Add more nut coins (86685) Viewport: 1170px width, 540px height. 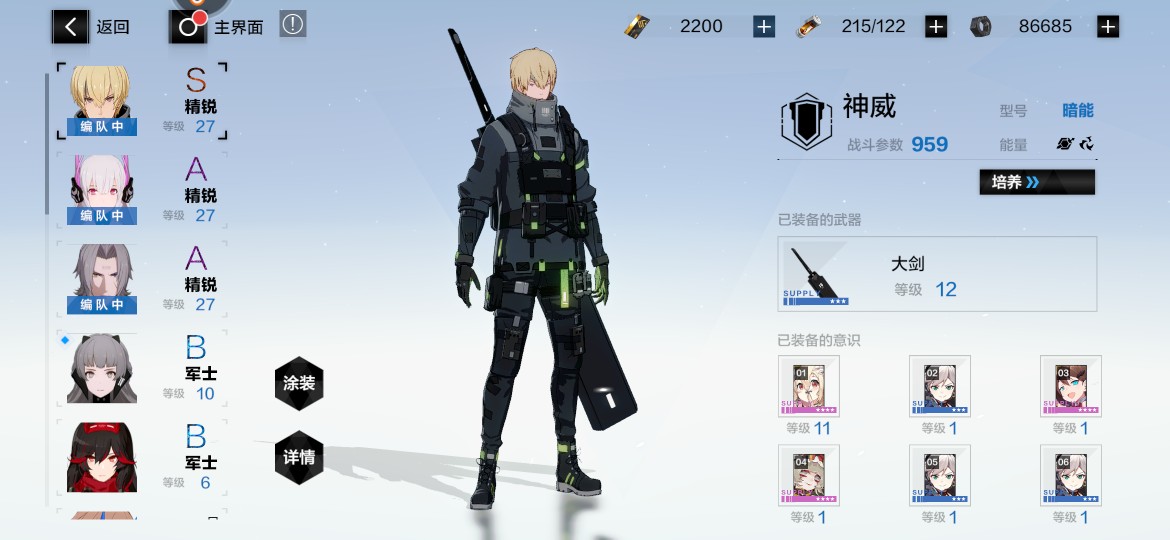pos(1108,27)
